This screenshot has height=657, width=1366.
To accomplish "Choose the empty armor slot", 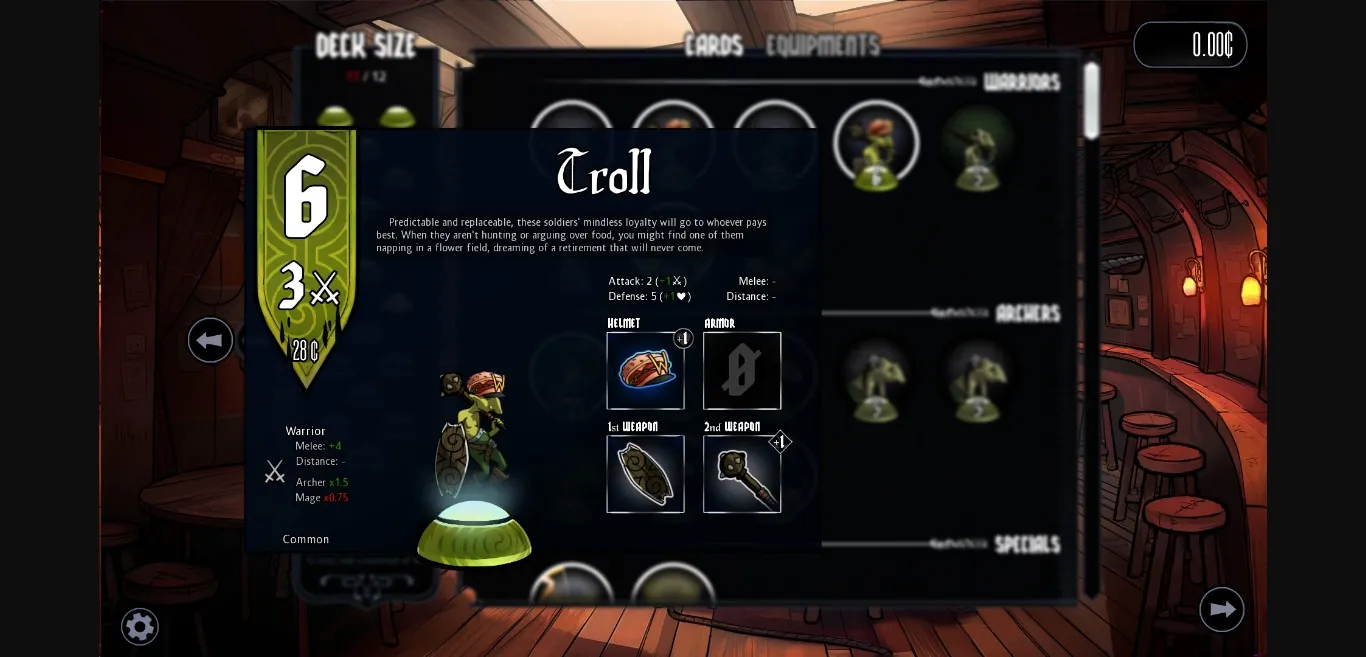I will (x=742, y=370).
